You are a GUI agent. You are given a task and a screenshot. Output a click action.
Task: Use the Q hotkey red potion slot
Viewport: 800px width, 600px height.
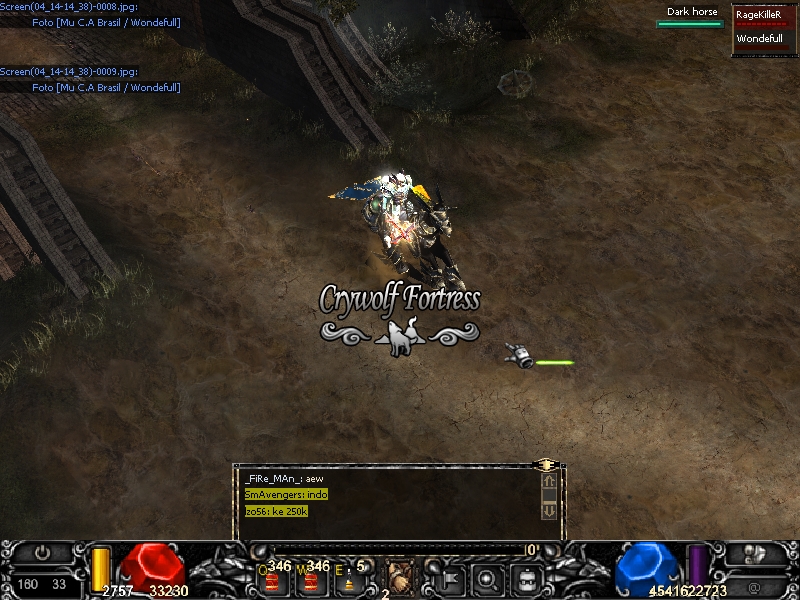(271, 579)
